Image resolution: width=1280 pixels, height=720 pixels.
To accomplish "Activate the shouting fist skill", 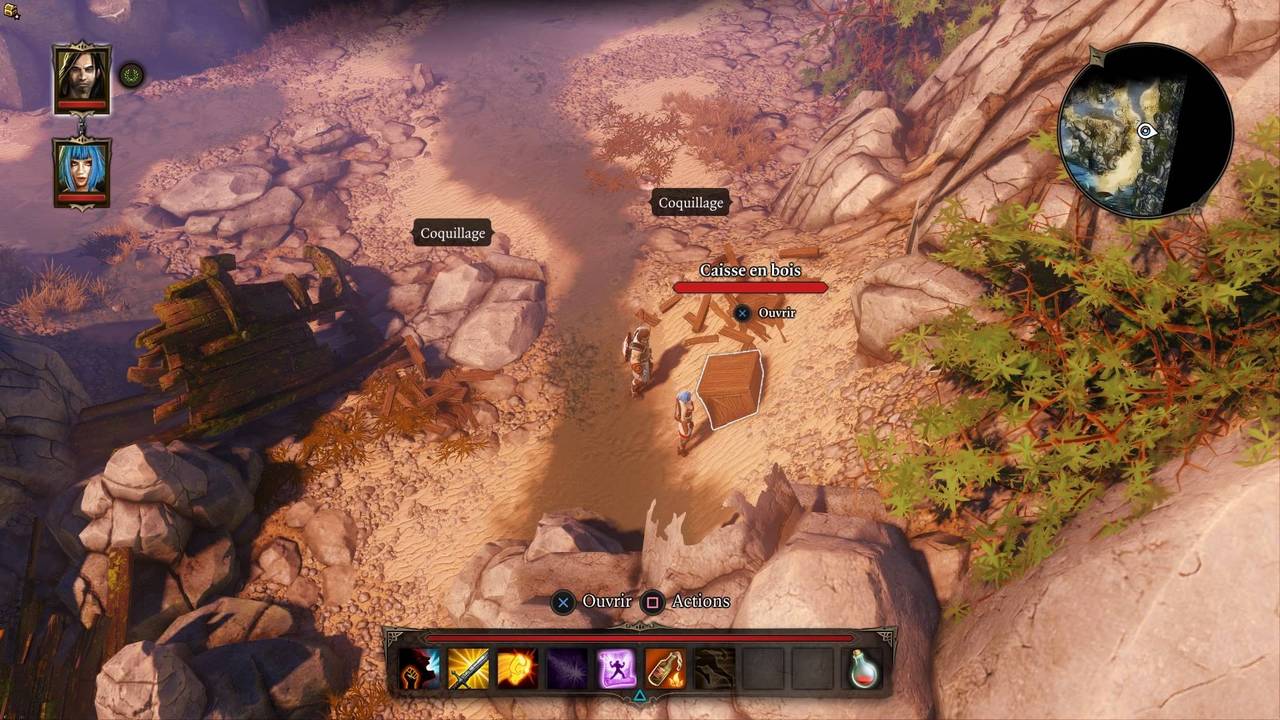I will coord(419,668).
